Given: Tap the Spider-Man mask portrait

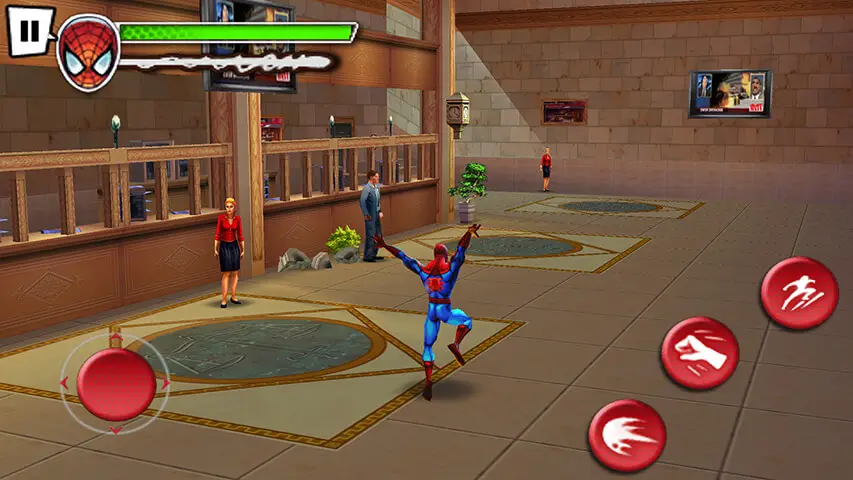Looking at the screenshot, I should pyautogui.click(x=88, y=51).
